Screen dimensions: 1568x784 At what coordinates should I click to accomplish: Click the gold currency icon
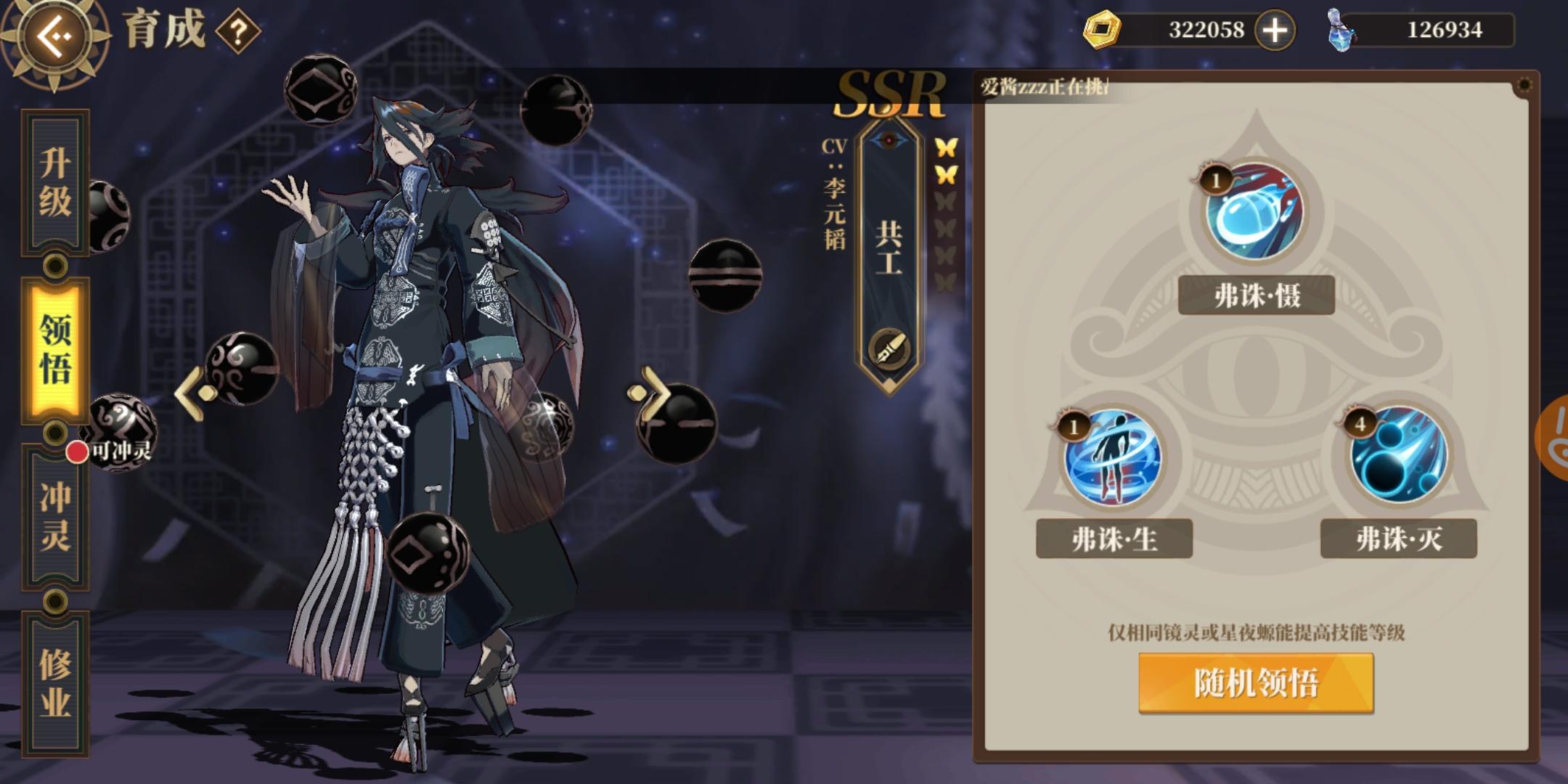[1103, 30]
